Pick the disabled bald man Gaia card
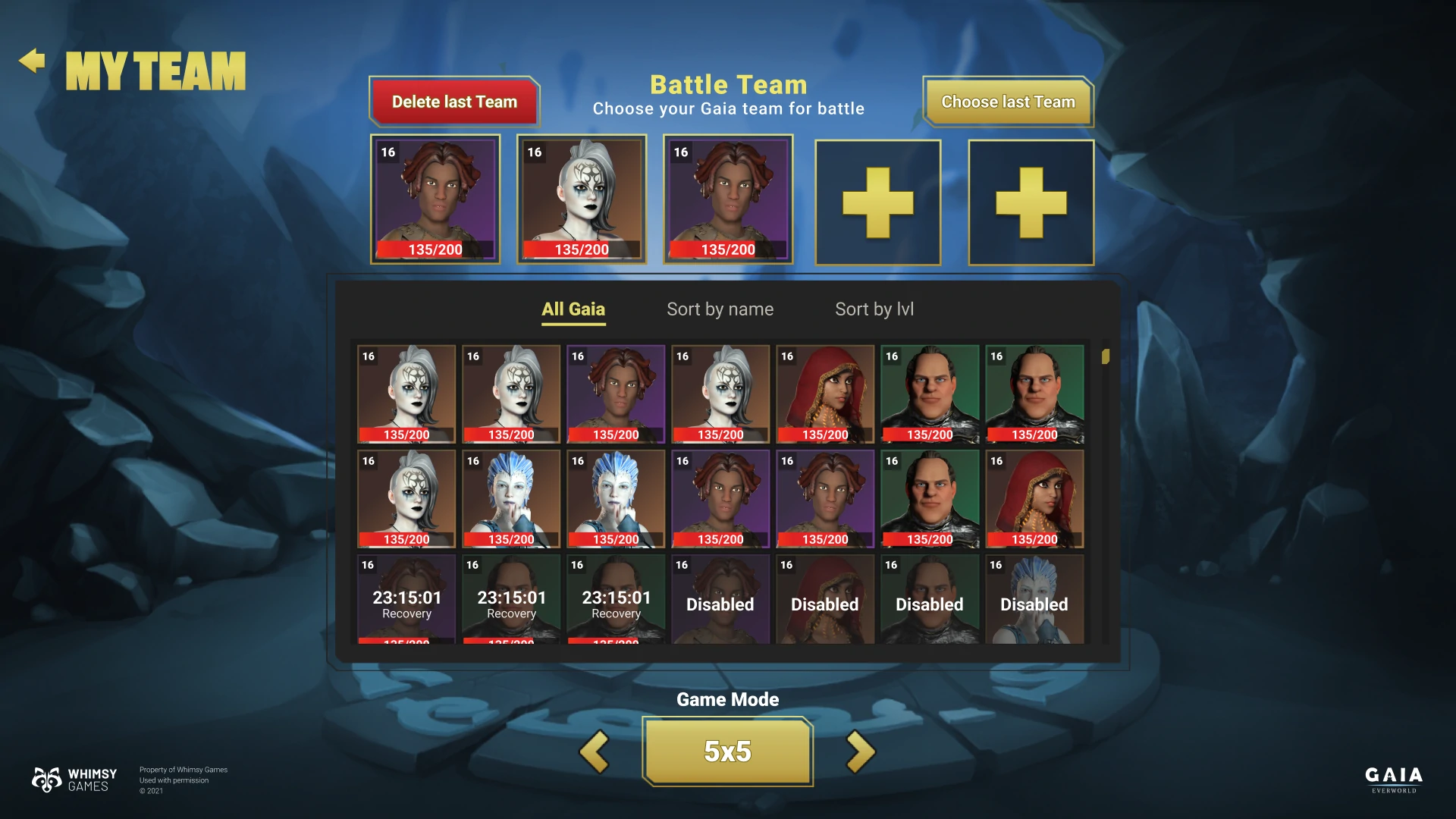 pyautogui.click(x=930, y=600)
